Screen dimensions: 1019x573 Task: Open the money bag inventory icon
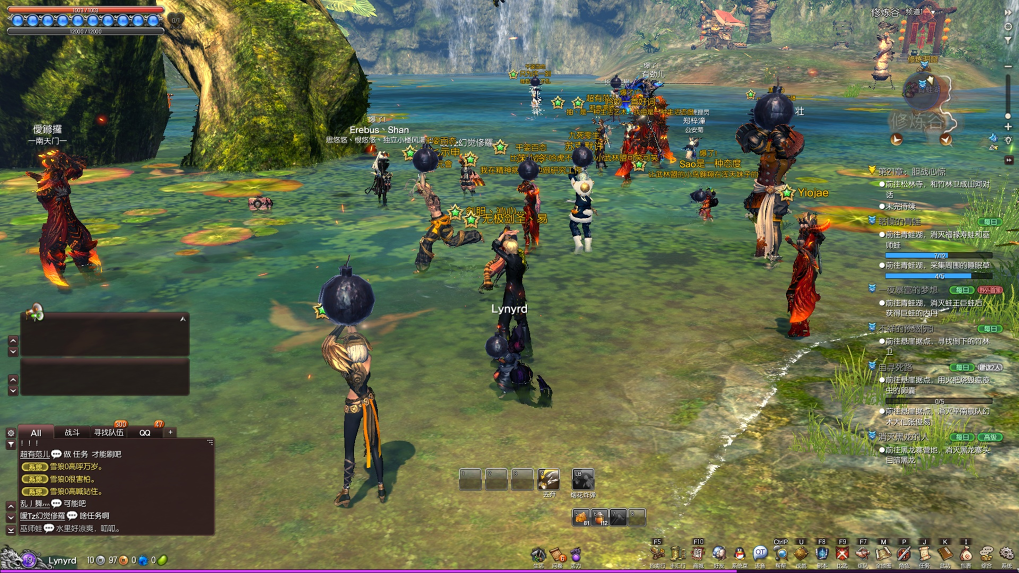[966, 553]
